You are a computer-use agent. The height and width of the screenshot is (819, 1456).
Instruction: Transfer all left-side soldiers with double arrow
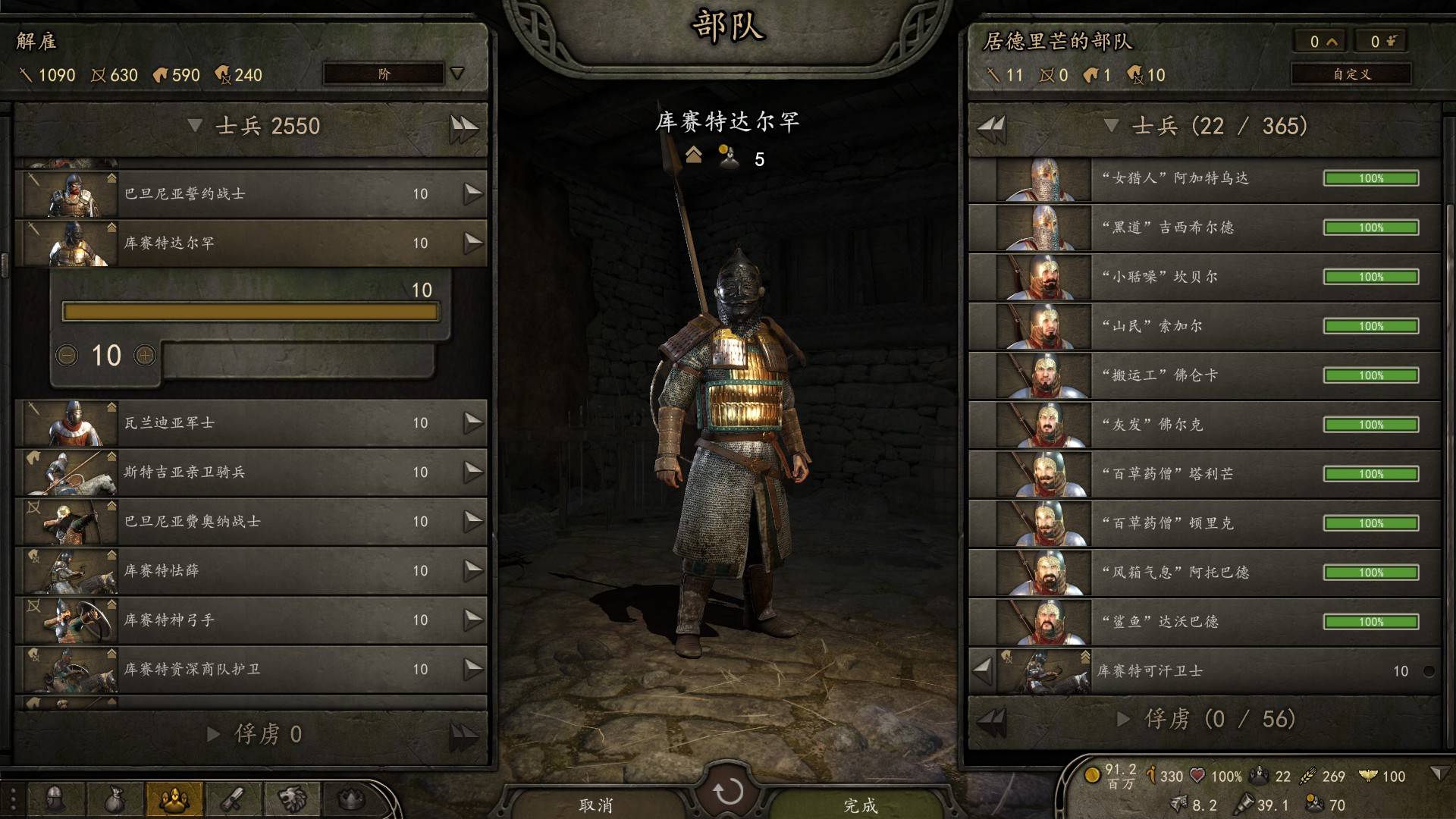pyautogui.click(x=463, y=127)
